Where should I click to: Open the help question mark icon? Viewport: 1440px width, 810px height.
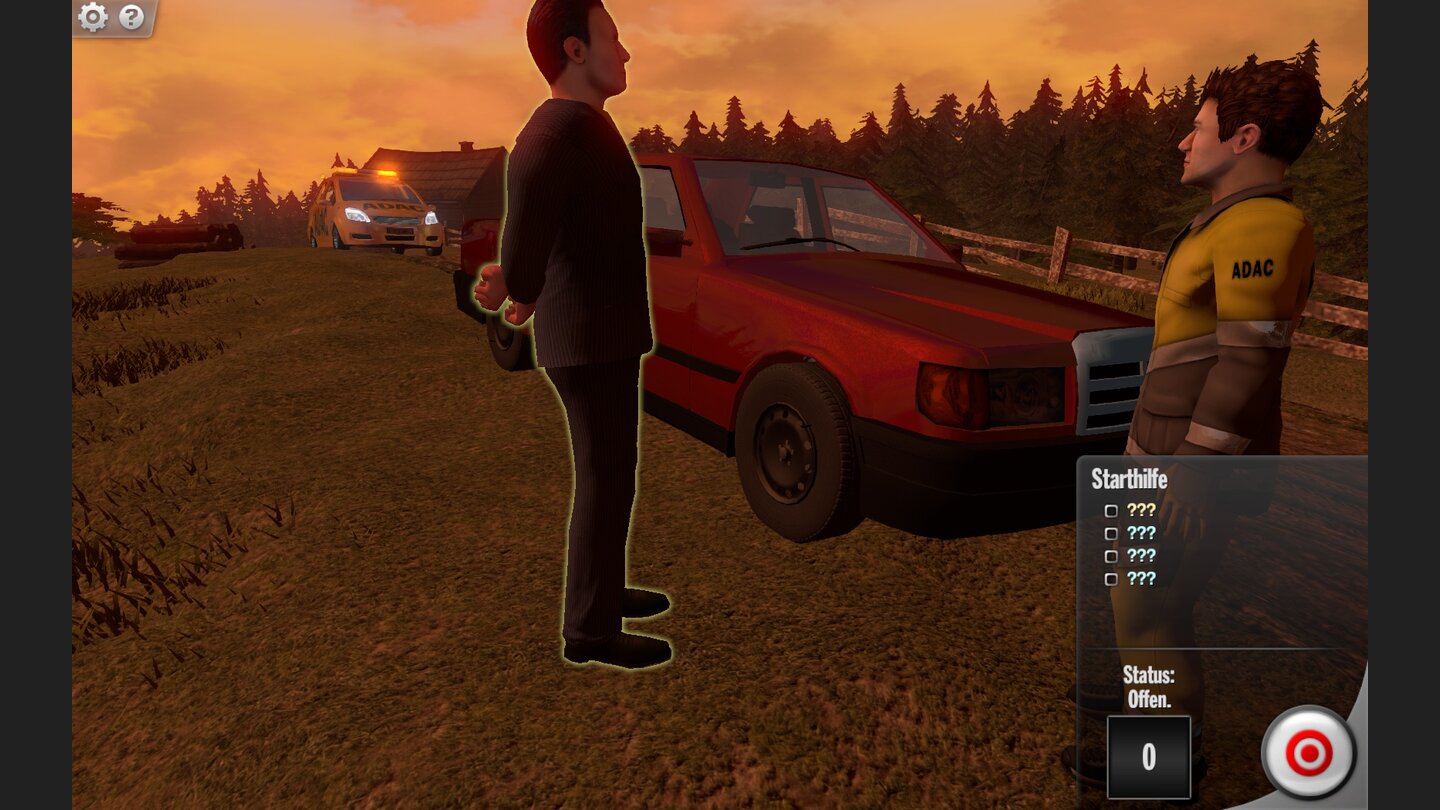(x=131, y=17)
